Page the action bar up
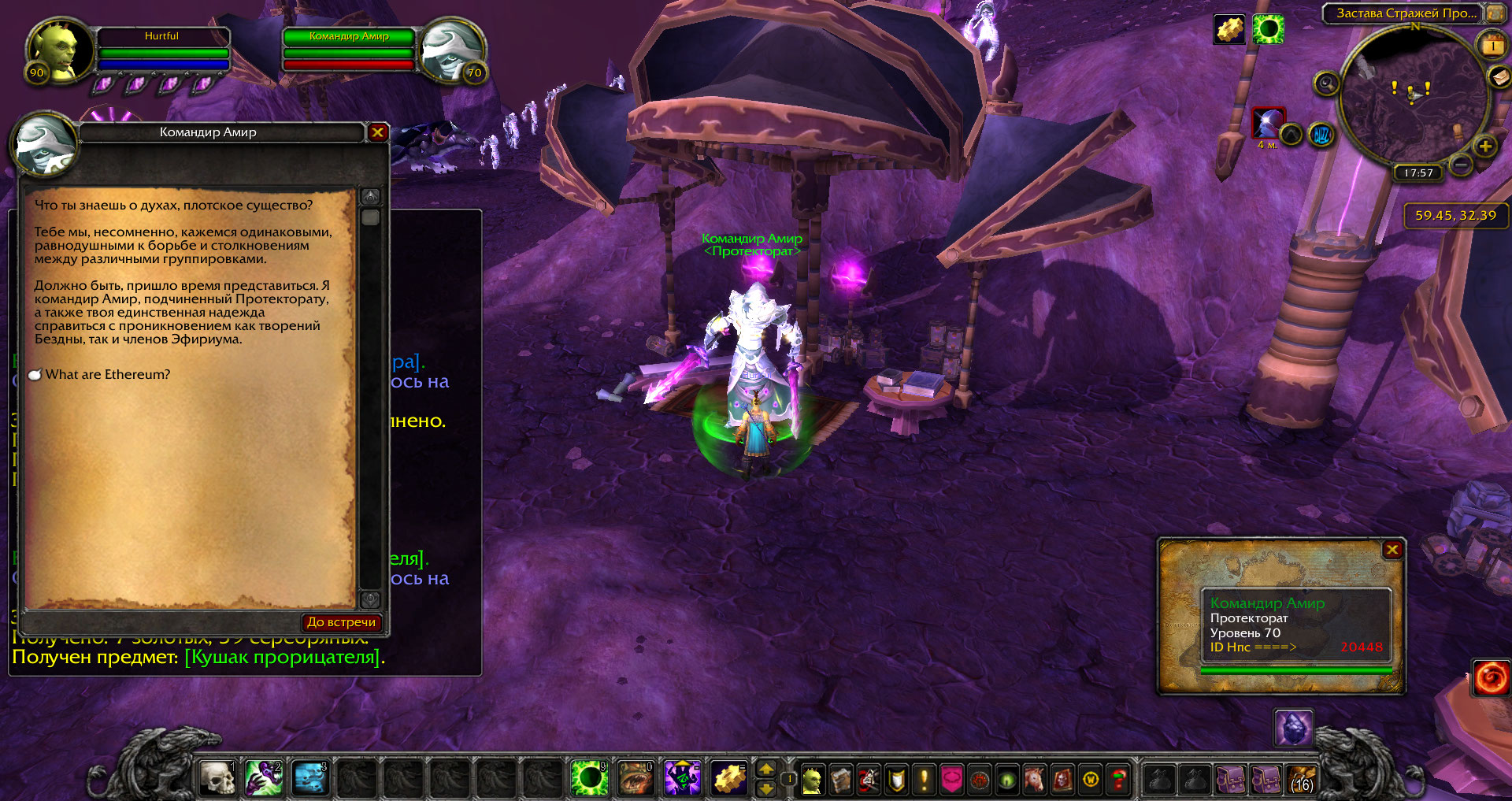The width and height of the screenshot is (1512, 801). [x=765, y=769]
